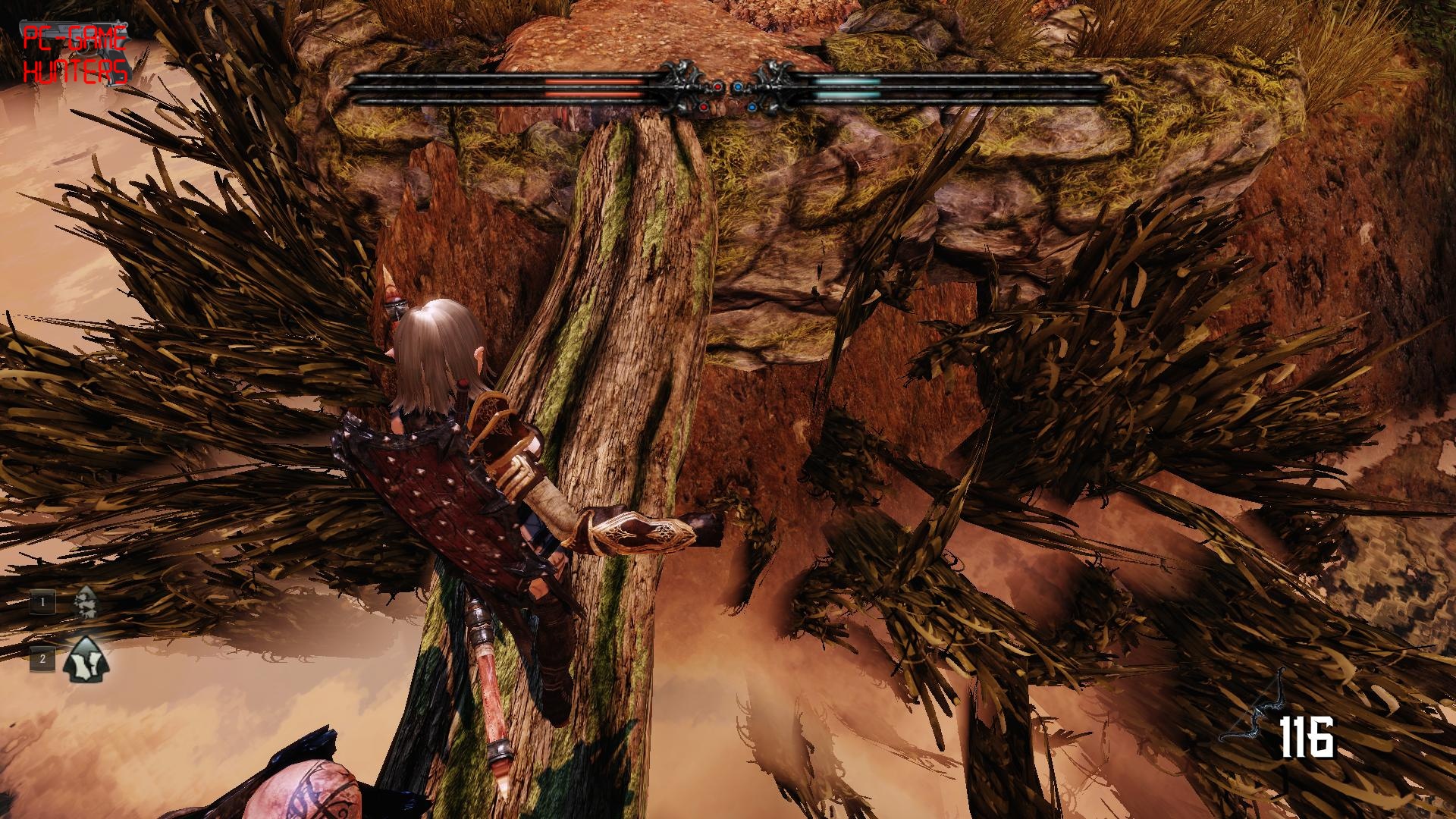This screenshot has height=819, width=1456.
Task: Click the equipped bow weapon icon
Action: point(1253,708)
